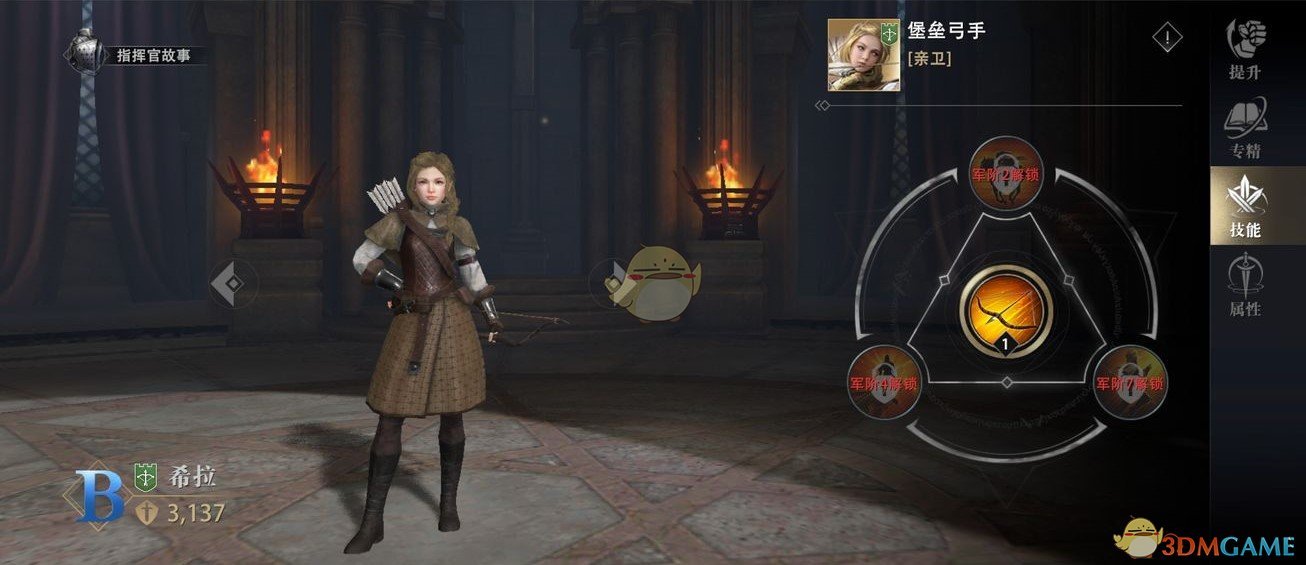Inspect the 军阶4解锁 locked skill
This screenshot has height=565, width=1306.
click(x=882, y=381)
